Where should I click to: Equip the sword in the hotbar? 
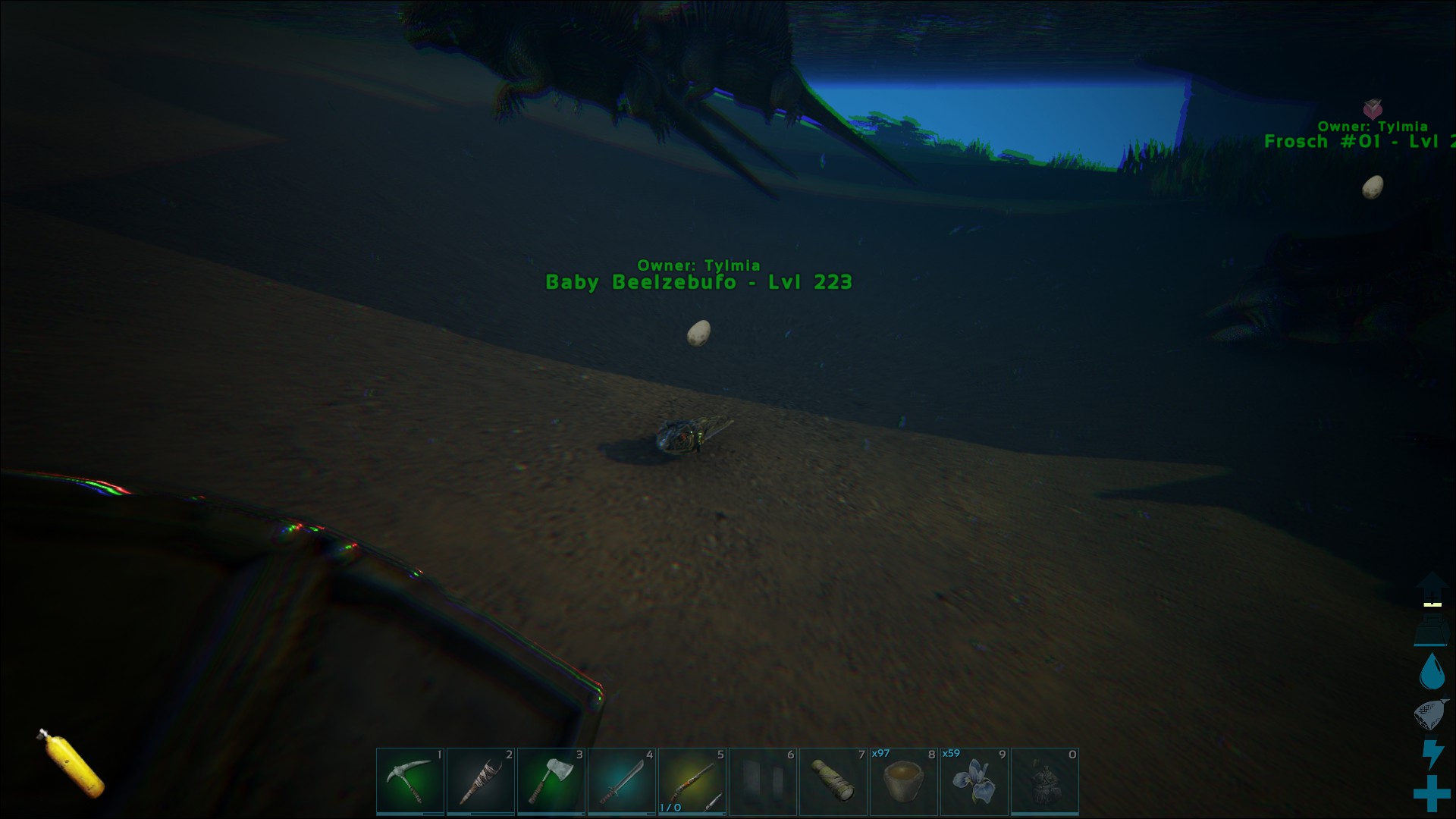(x=621, y=781)
